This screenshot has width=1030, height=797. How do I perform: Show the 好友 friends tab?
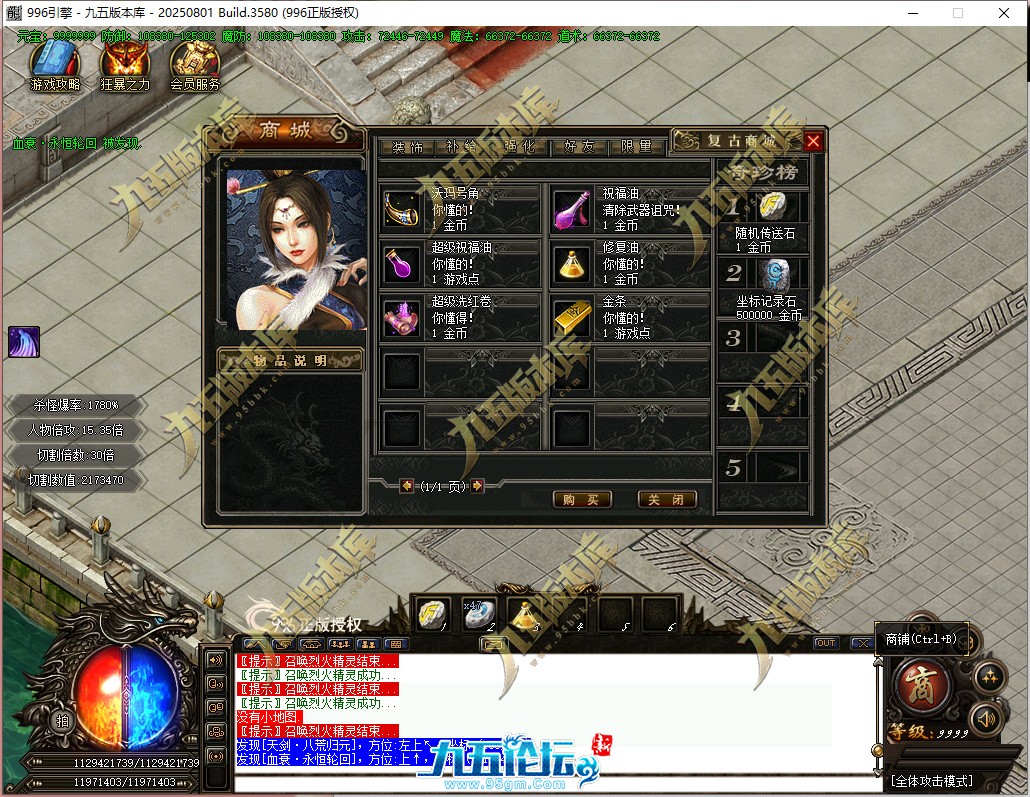579,146
